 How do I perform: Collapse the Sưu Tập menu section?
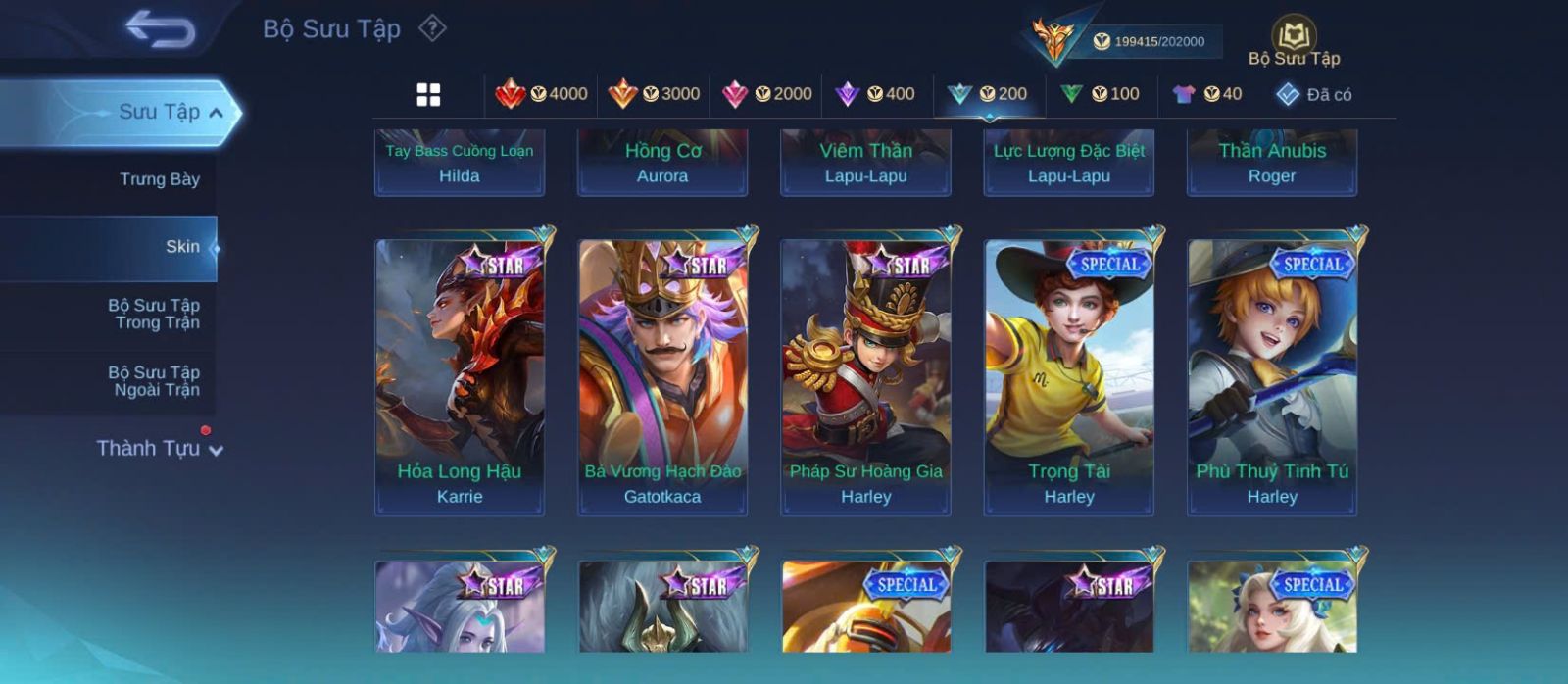tap(216, 113)
